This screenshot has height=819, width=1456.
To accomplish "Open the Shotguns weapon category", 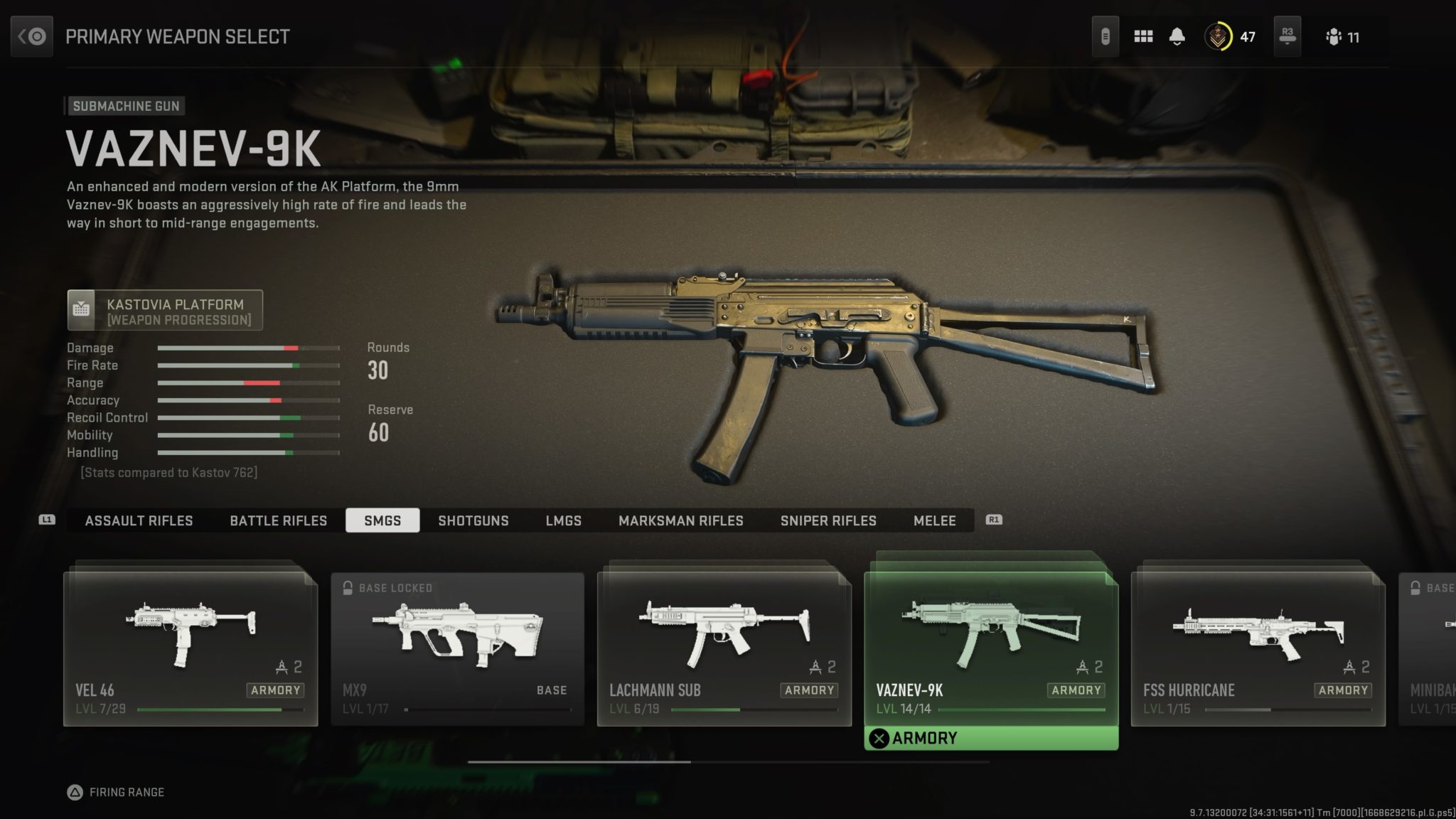I will tap(474, 520).
